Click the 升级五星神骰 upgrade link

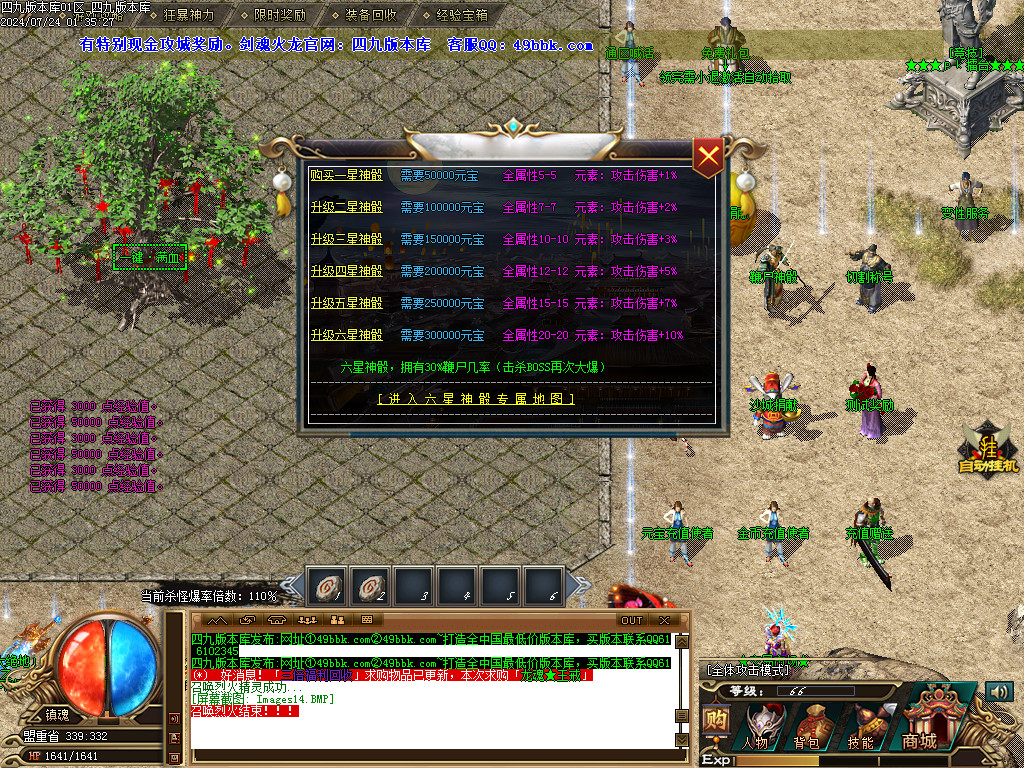[346, 304]
